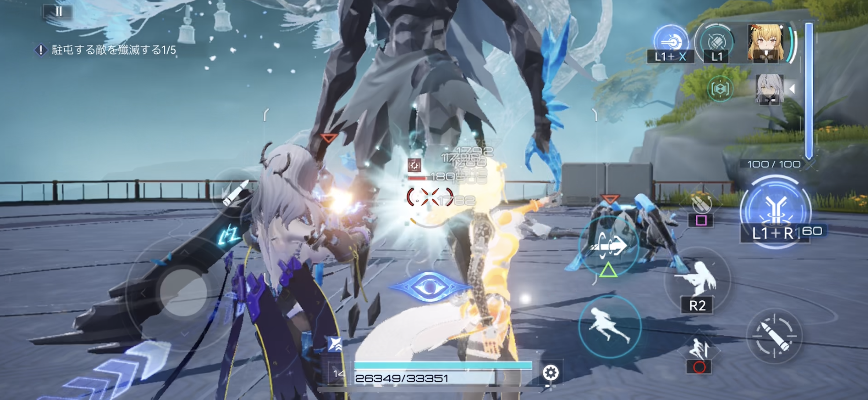Activate the dash arrow skill button
Screen dimensions: 868x400
click(609, 246)
